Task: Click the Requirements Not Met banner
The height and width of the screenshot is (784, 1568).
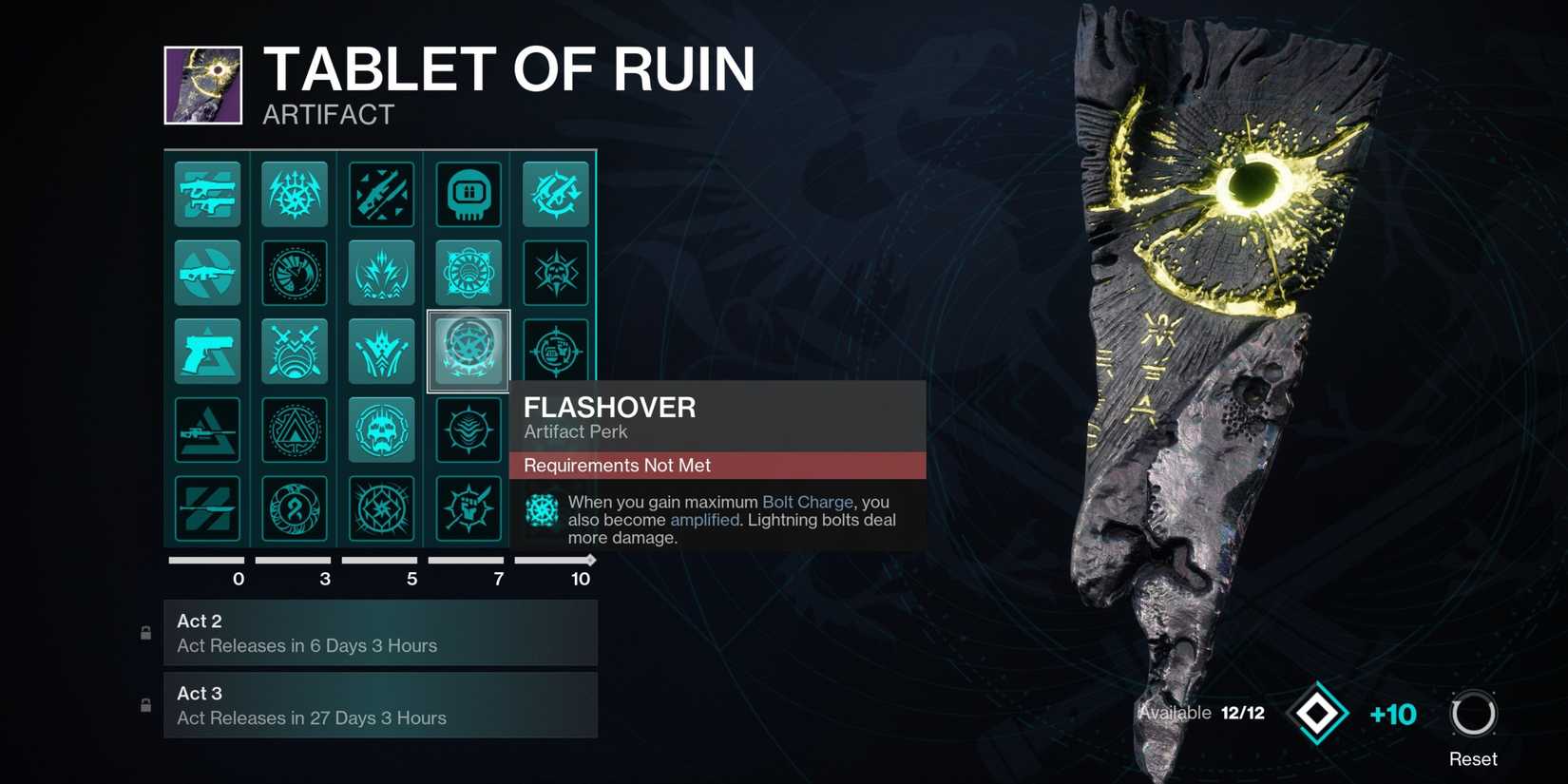Action: [x=716, y=466]
